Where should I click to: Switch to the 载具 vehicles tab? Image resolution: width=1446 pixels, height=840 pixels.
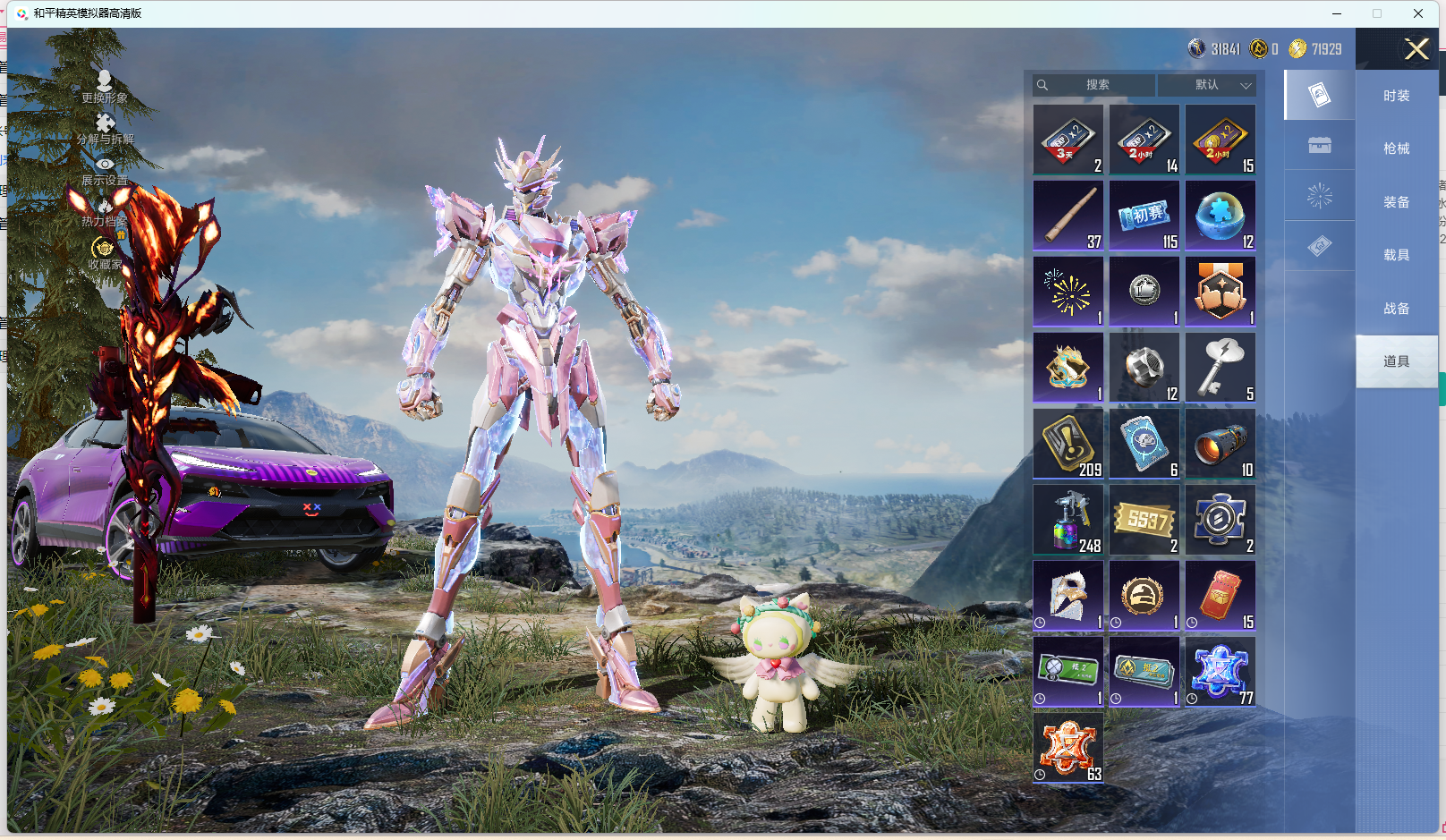[1396, 255]
